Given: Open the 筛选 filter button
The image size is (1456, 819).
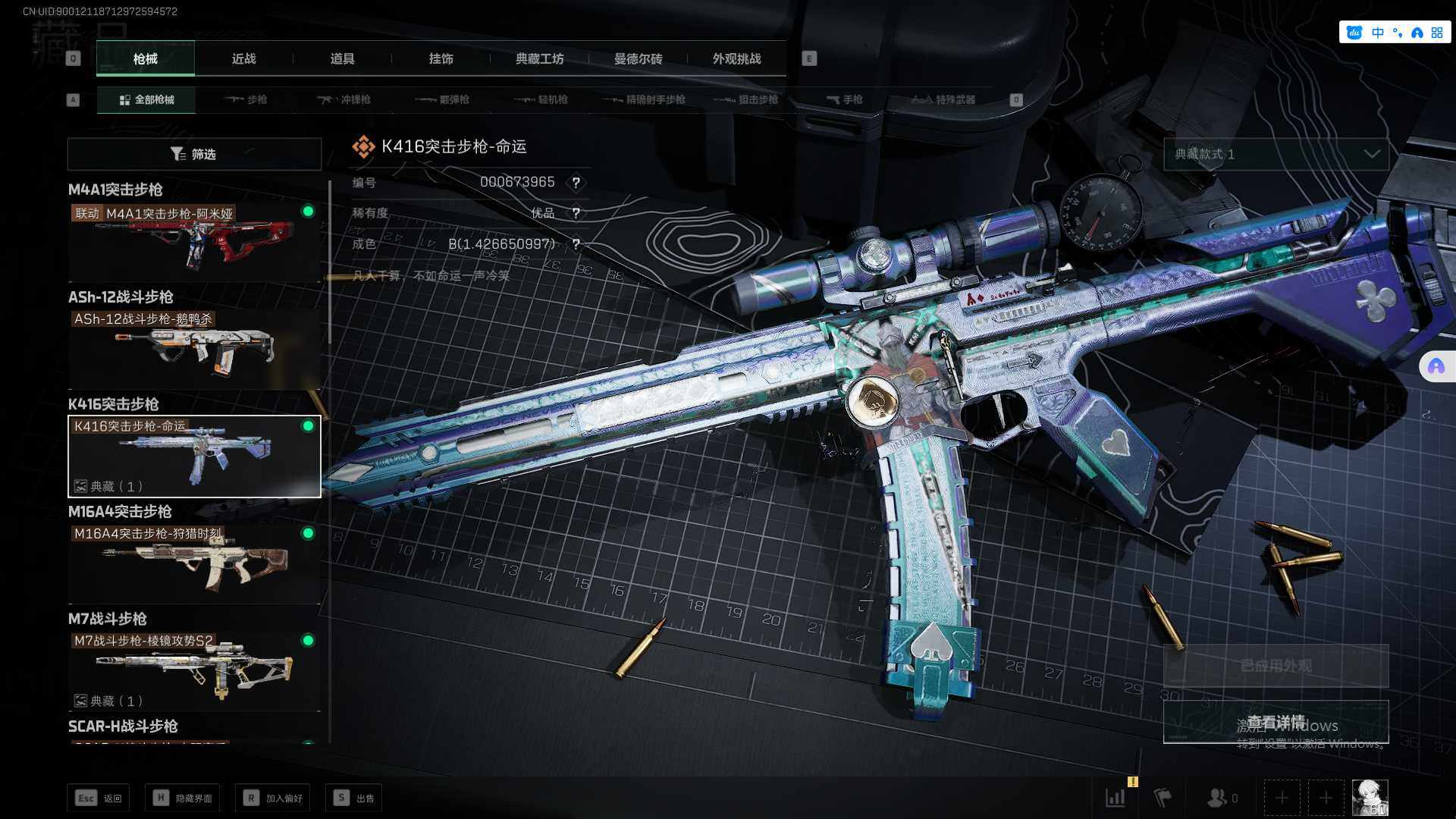Looking at the screenshot, I should coord(194,154).
